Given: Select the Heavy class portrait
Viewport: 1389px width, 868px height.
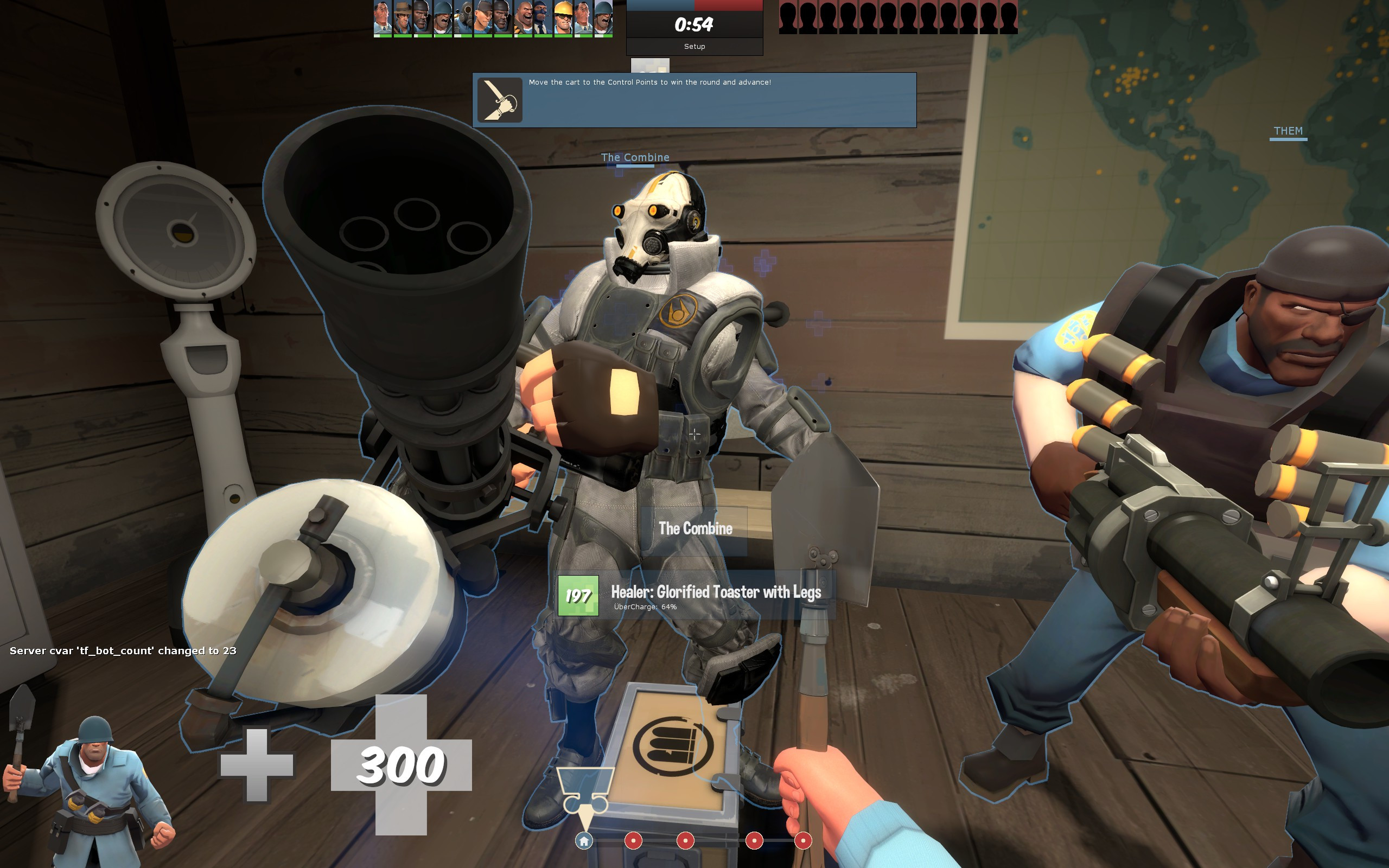Looking at the screenshot, I should point(523,19).
